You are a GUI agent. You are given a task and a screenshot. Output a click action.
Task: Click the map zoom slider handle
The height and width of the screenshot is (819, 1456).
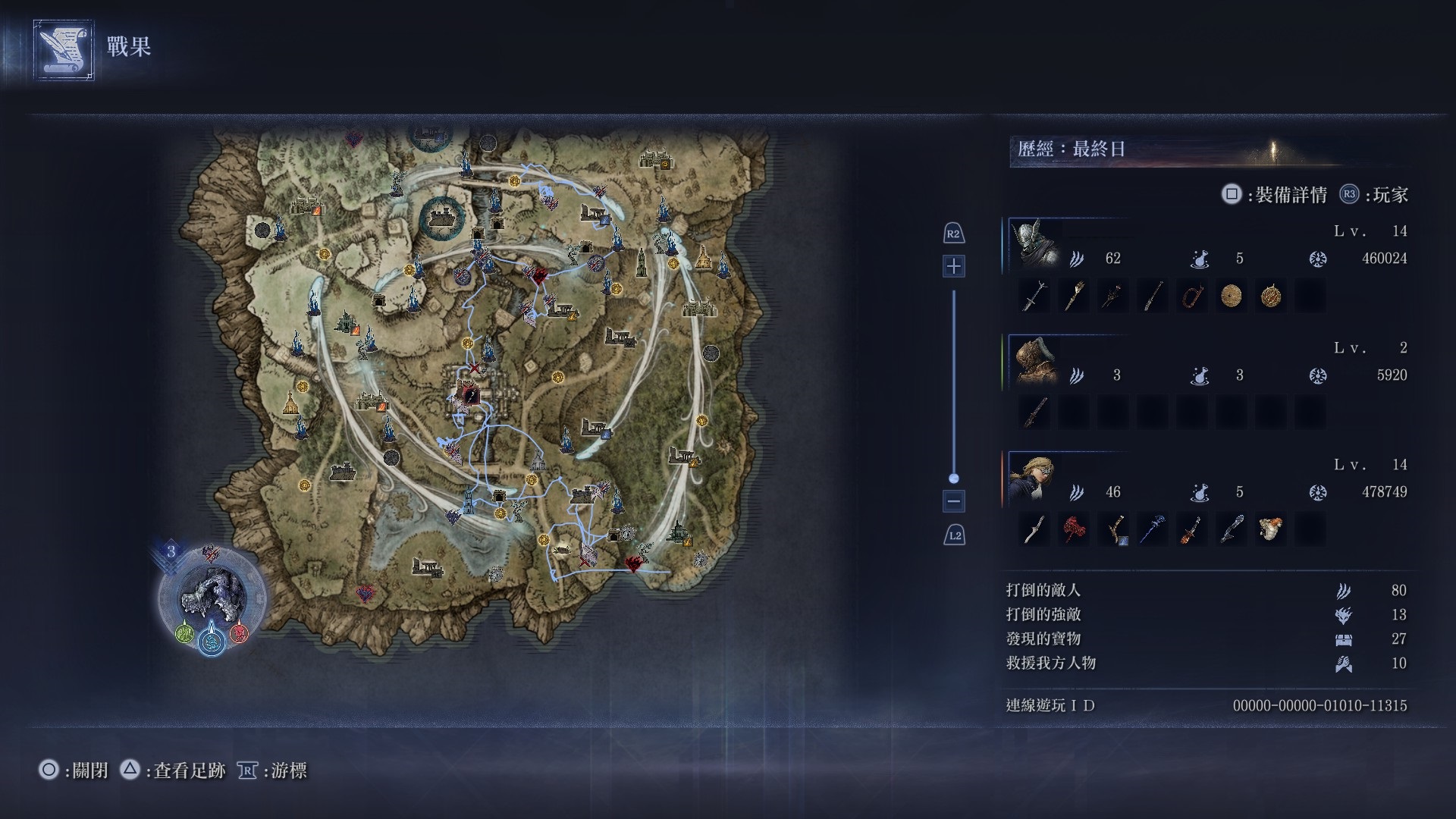954,479
